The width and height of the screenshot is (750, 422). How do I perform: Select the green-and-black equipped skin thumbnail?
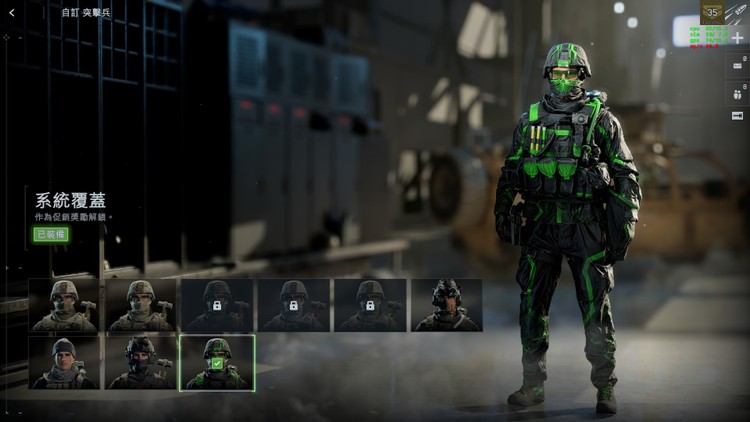point(216,362)
